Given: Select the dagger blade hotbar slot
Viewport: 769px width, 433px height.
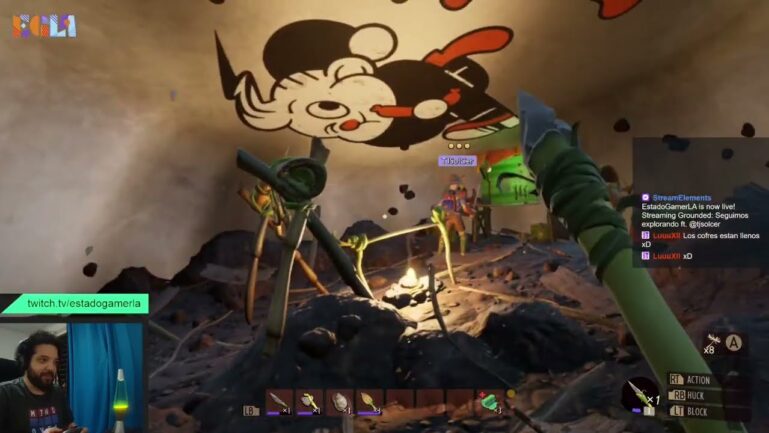Looking at the screenshot, I should 279,402.
